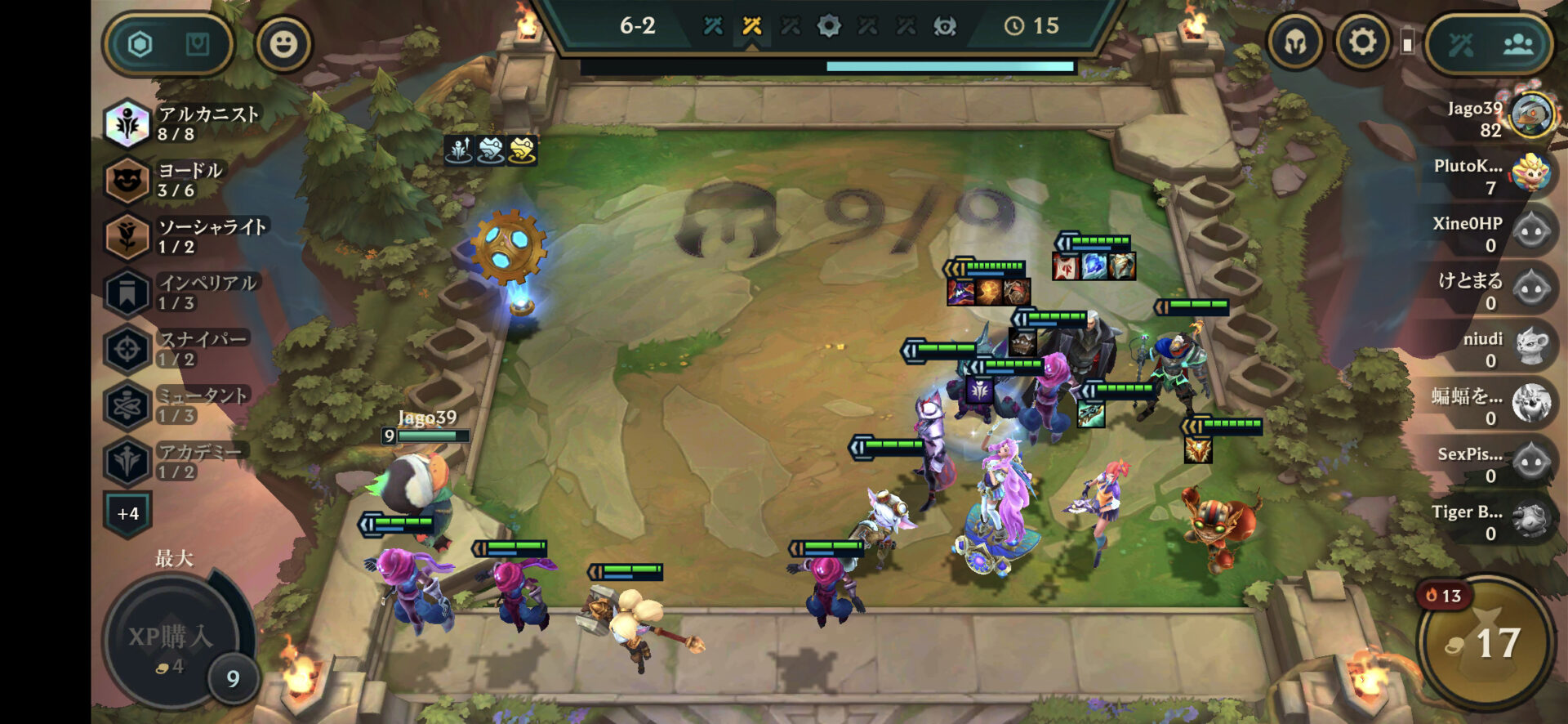Show the インペリアル trait details
The image size is (1568, 724).
(x=182, y=293)
